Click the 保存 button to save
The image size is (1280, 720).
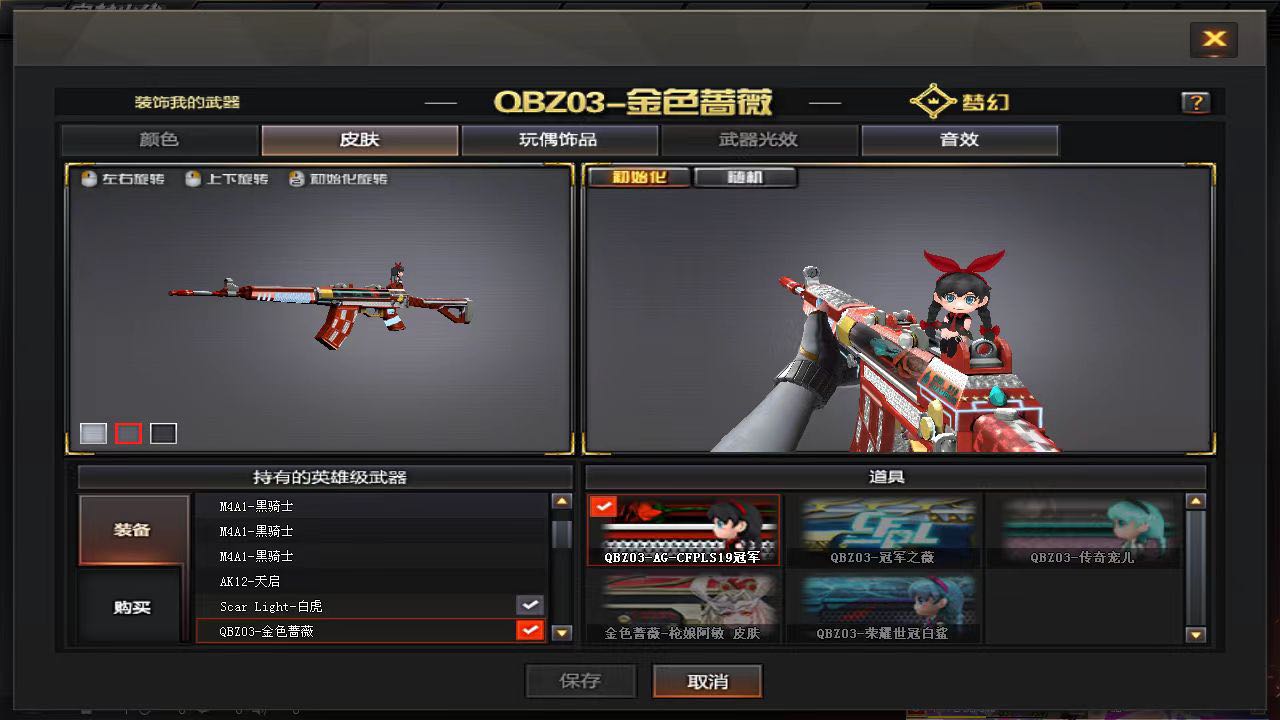[580, 681]
